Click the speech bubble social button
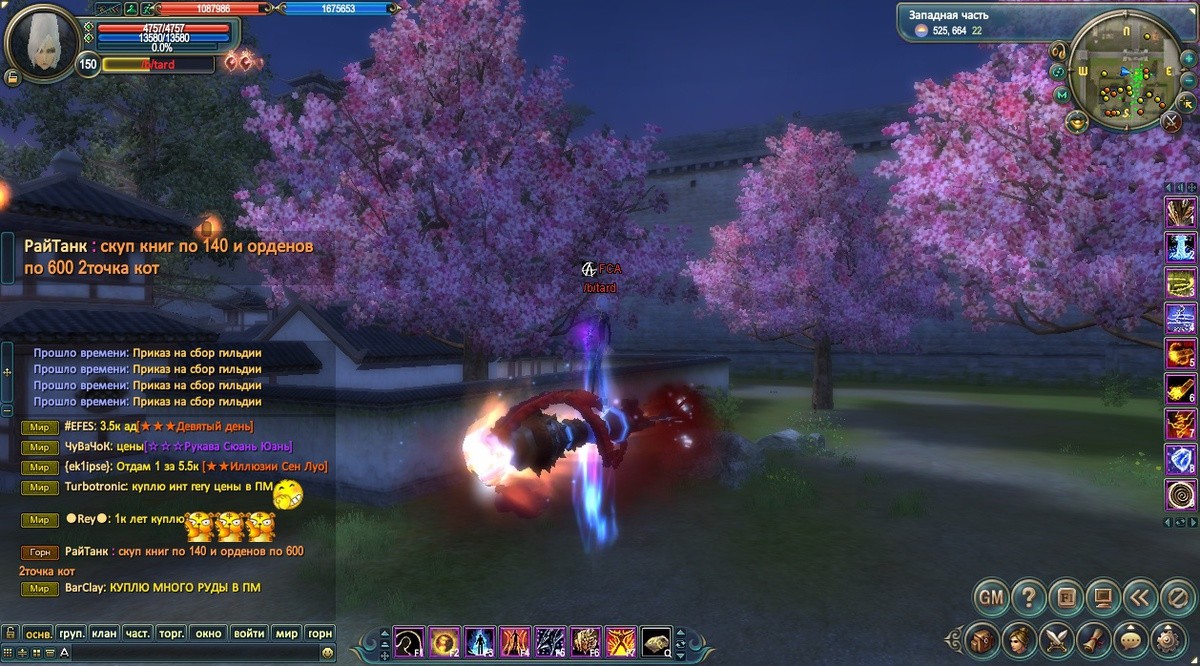The height and width of the screenshot is (666, 1200). point(1130,638)
